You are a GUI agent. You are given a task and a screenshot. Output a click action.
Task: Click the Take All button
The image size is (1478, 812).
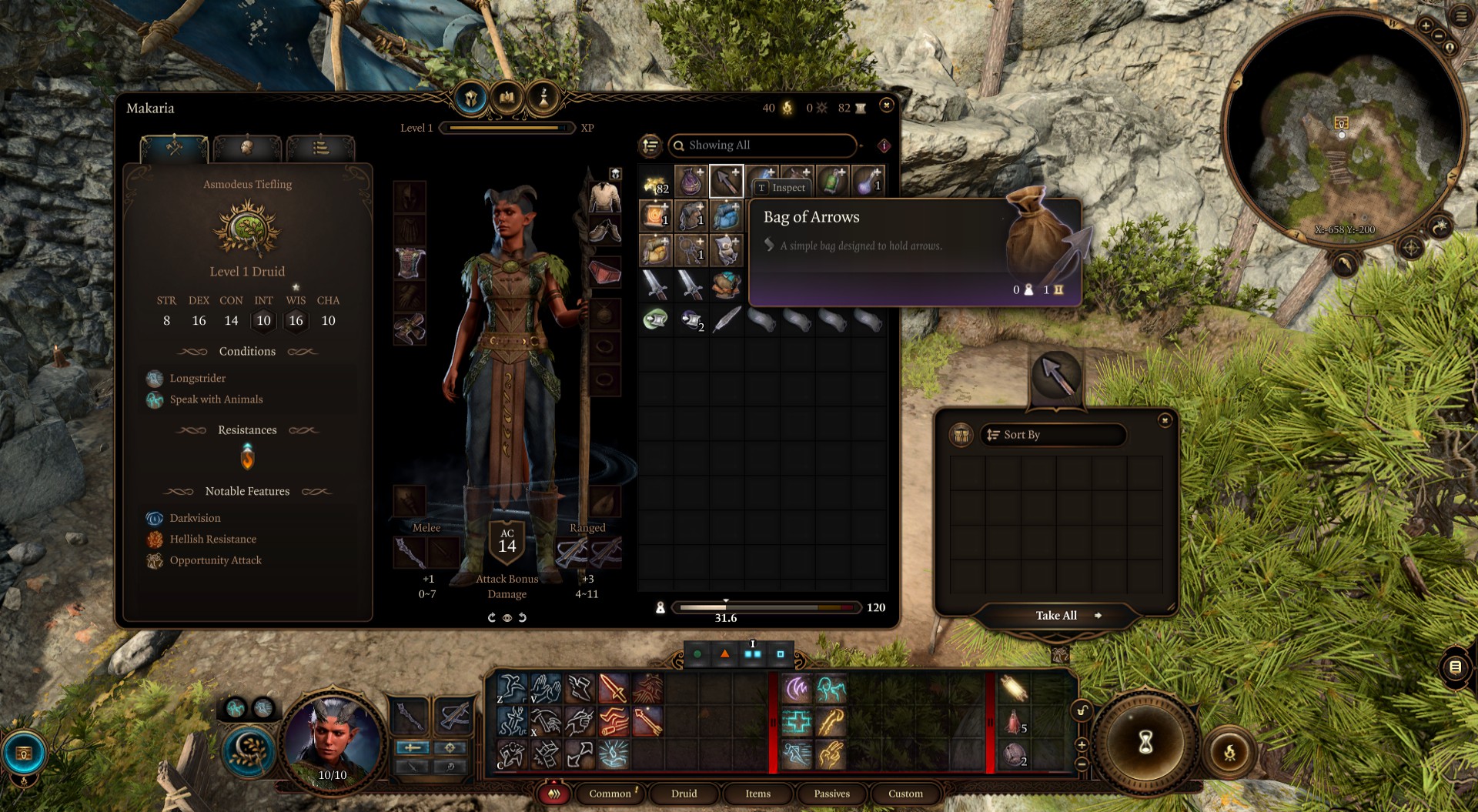(x=1056, y=616)
